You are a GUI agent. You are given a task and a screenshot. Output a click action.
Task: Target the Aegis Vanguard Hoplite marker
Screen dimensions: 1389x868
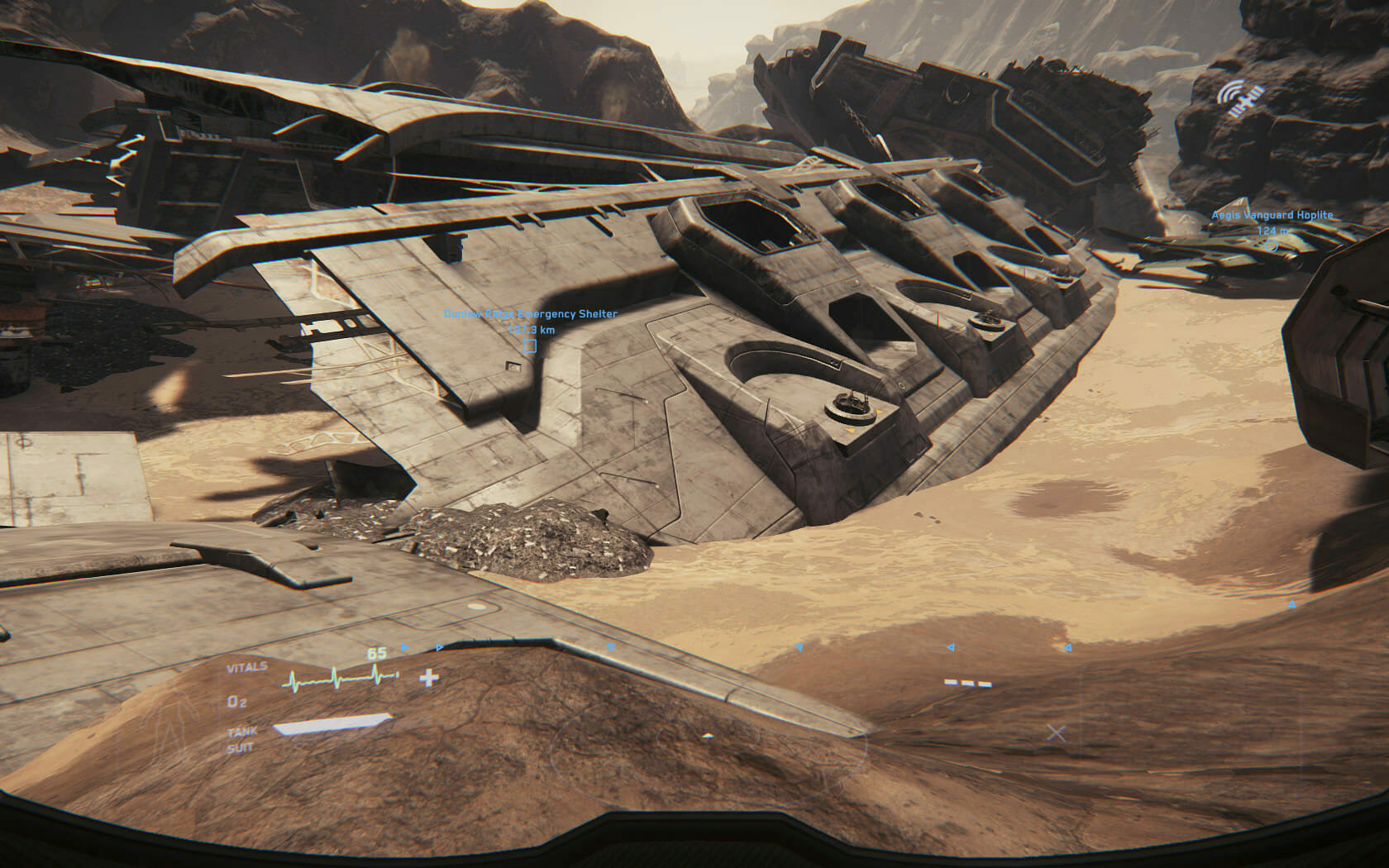(x=1272, y=246)
